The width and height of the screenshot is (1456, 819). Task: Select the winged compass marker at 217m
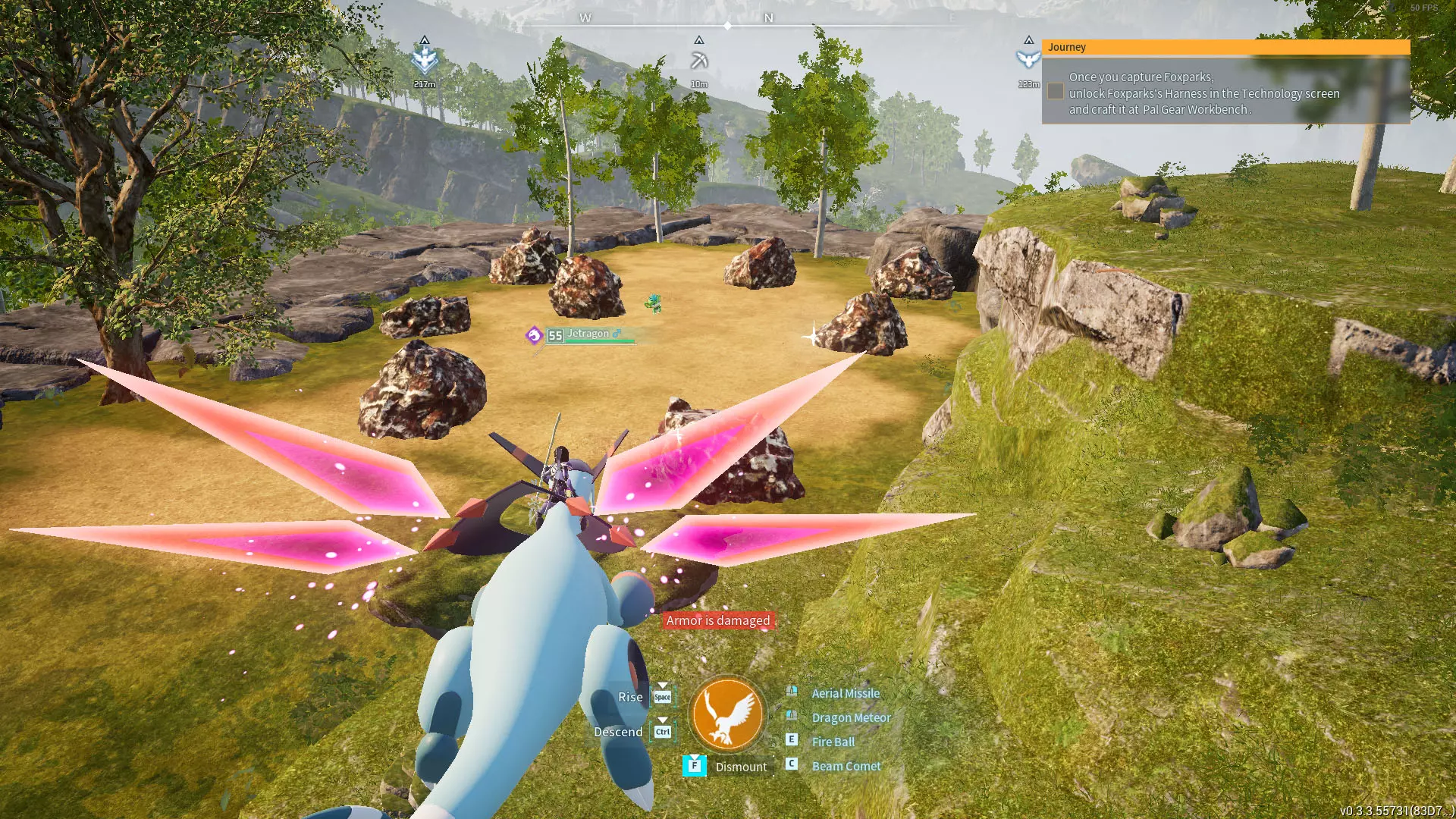click(x=425, y=59)
